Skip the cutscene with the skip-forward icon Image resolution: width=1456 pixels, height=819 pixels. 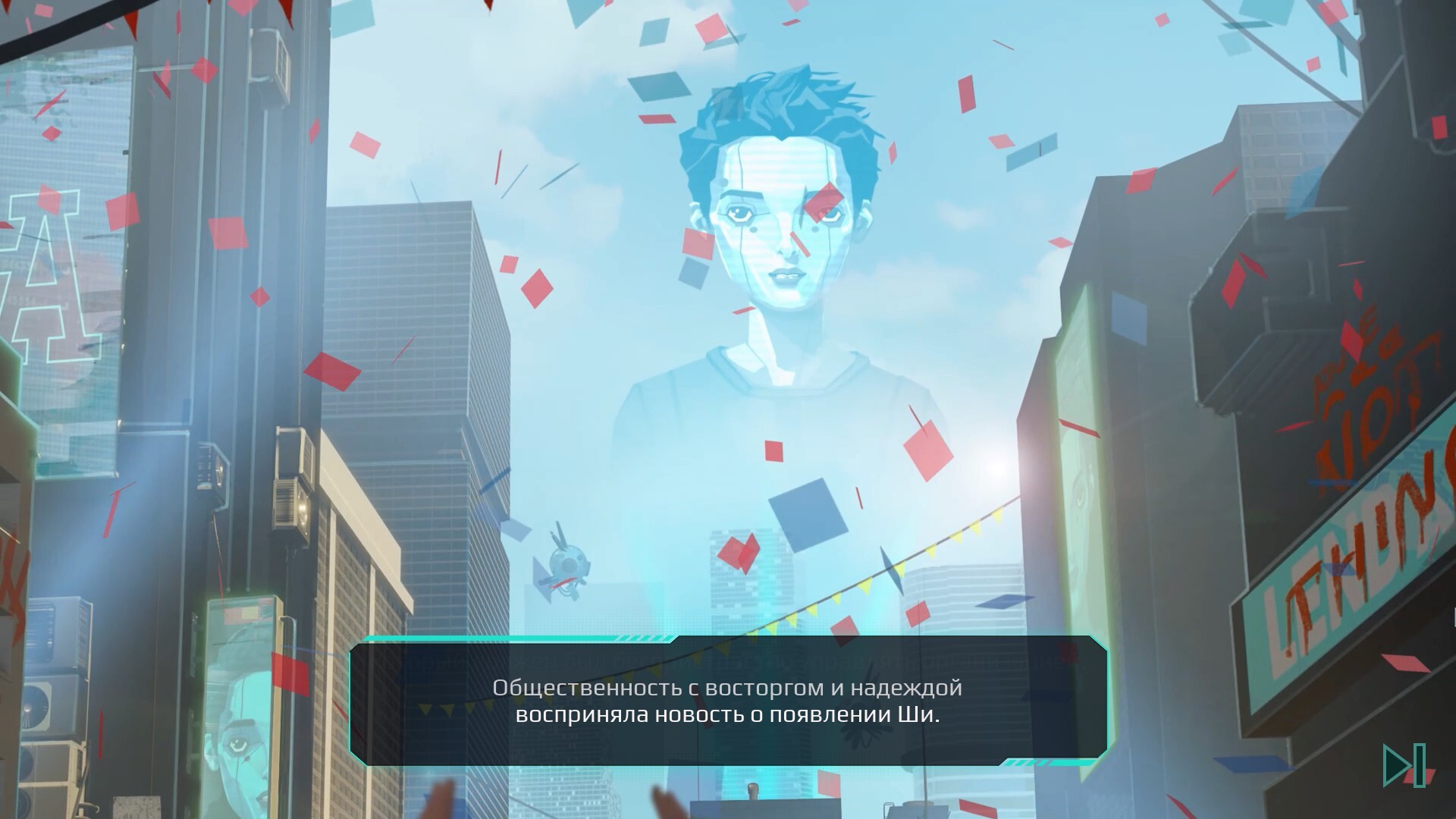point(1404,766)
